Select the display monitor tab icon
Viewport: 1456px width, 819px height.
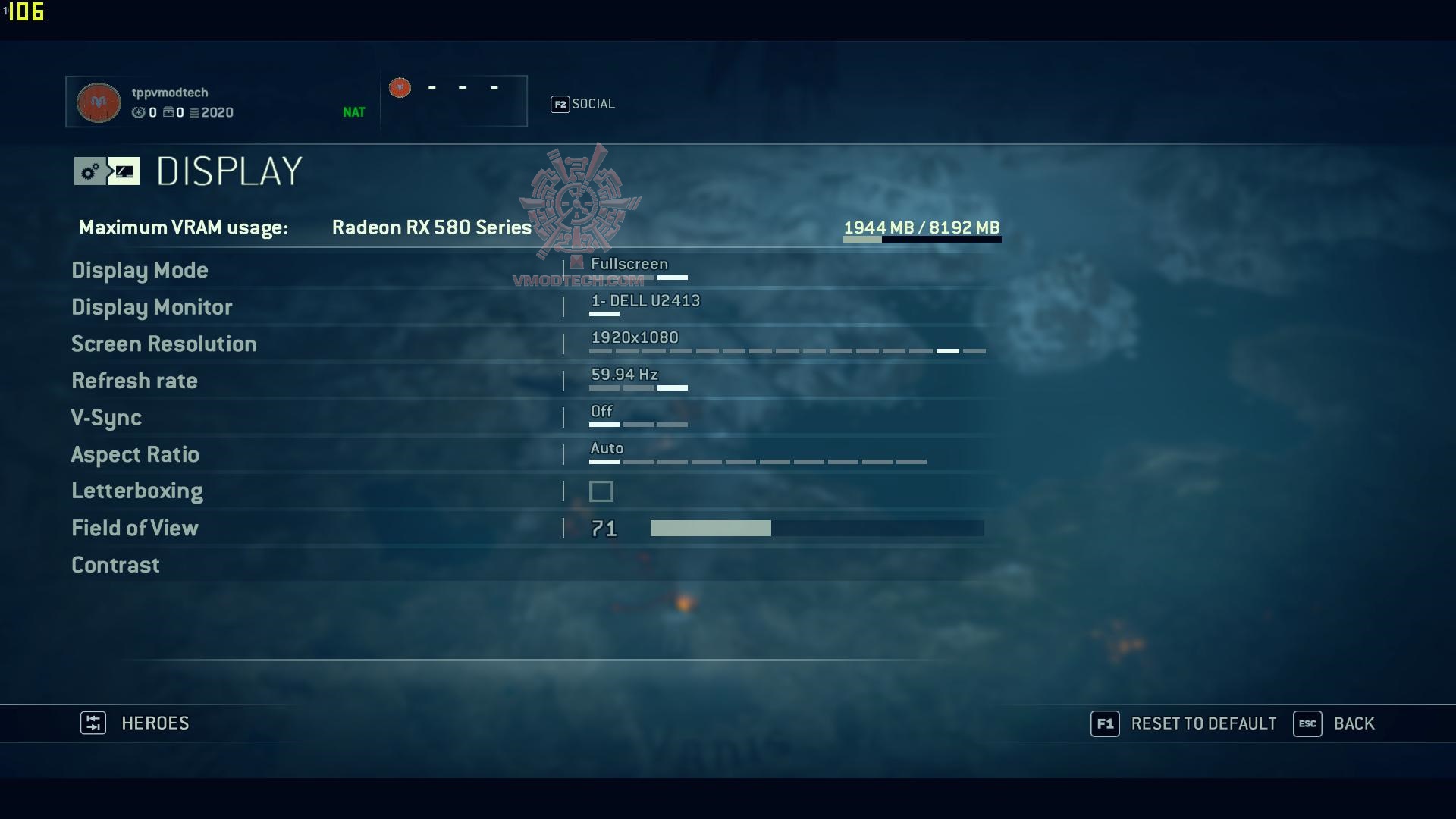124,171
